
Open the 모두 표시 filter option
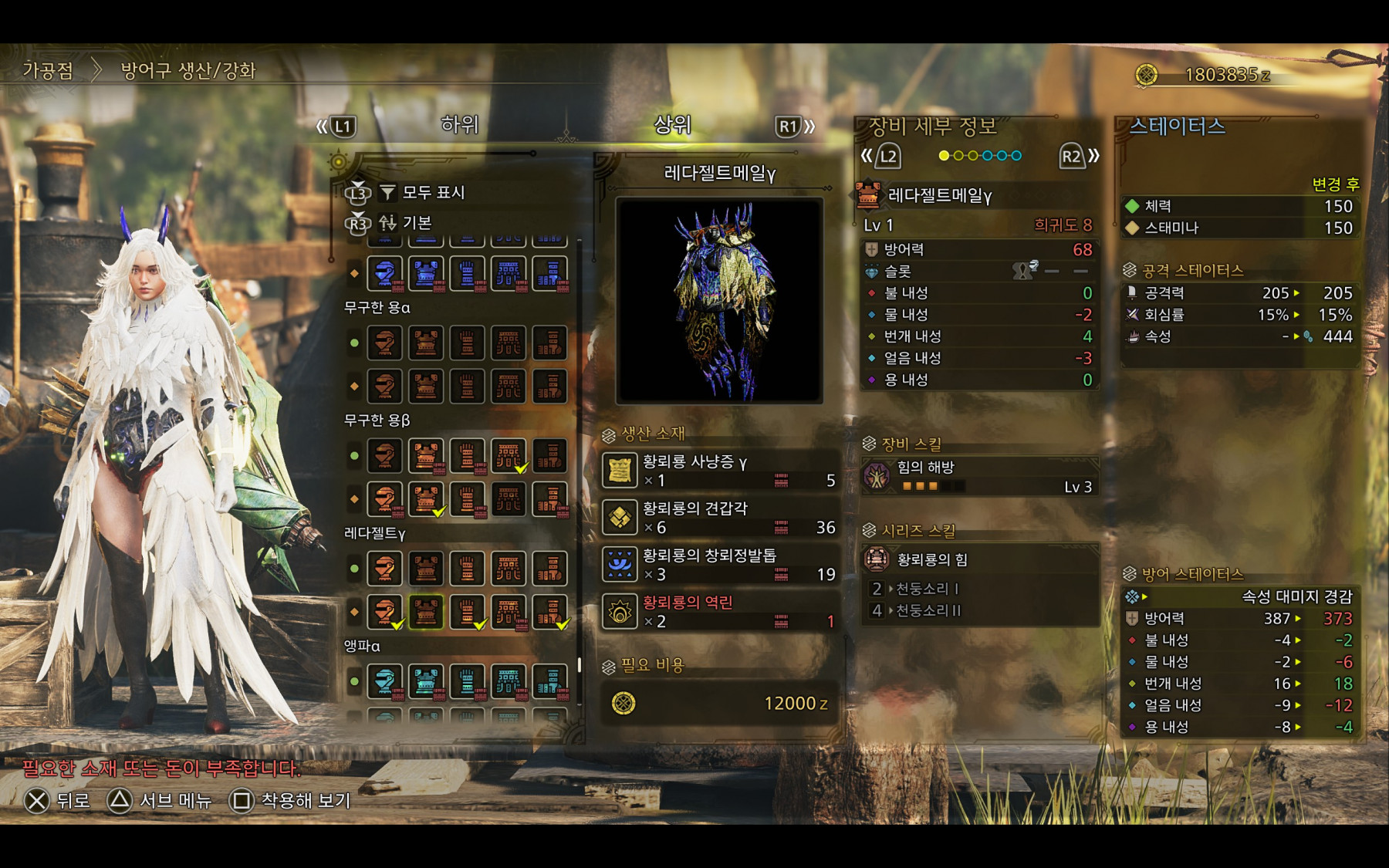coord(432,192)
